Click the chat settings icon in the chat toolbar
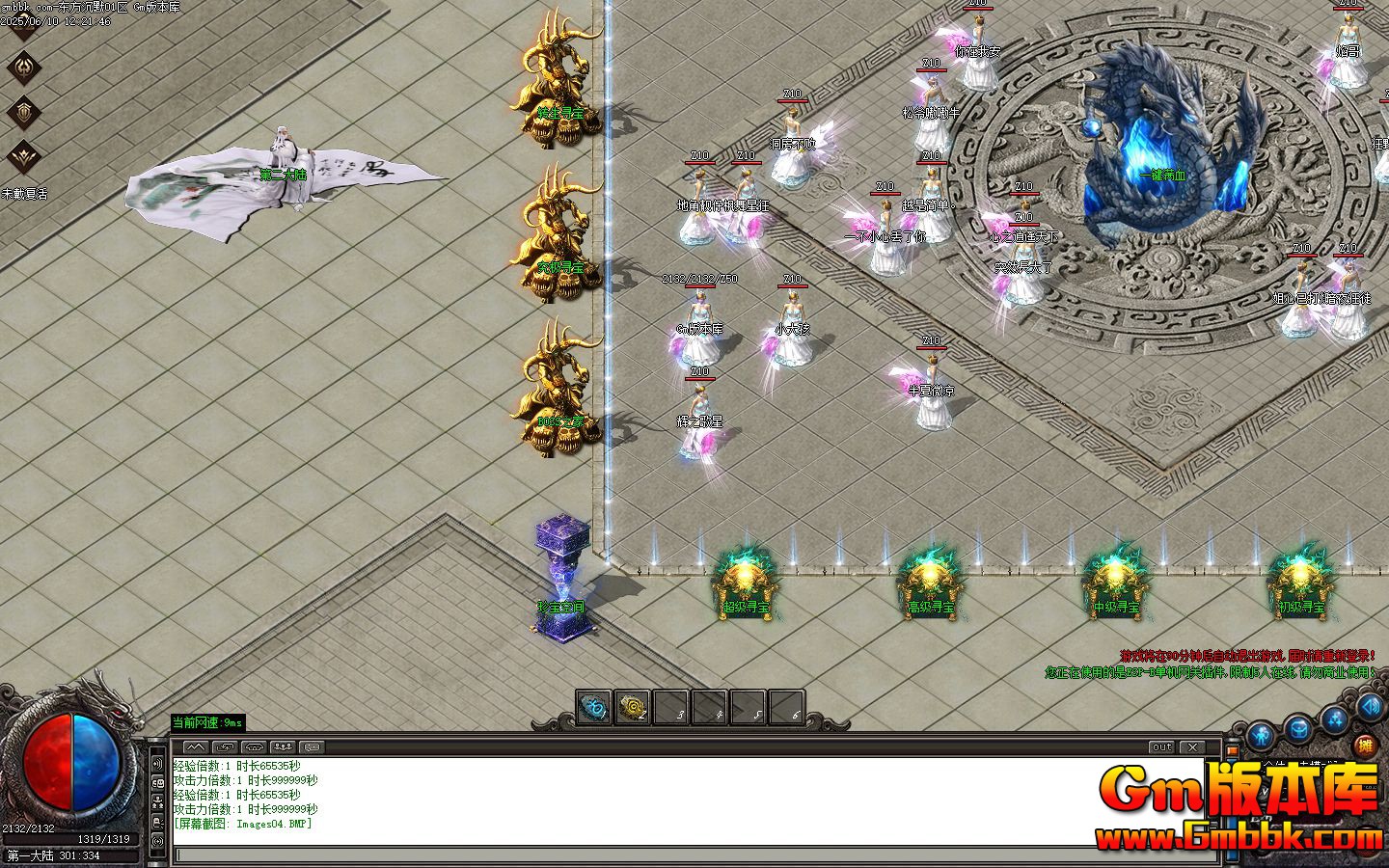The image size is (1389, 868). coord(313,746)
